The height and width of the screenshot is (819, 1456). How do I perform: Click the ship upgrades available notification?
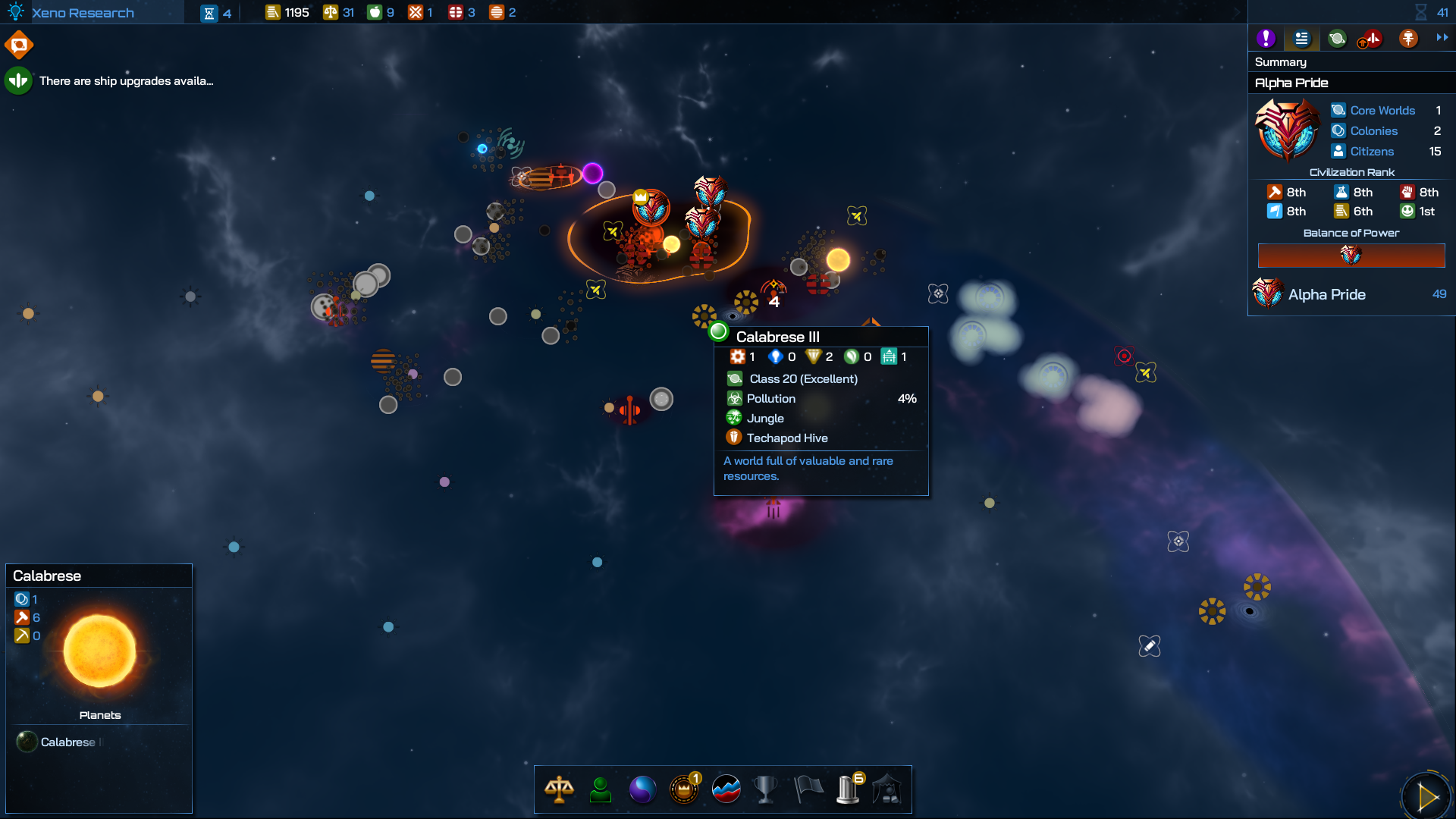126,81
